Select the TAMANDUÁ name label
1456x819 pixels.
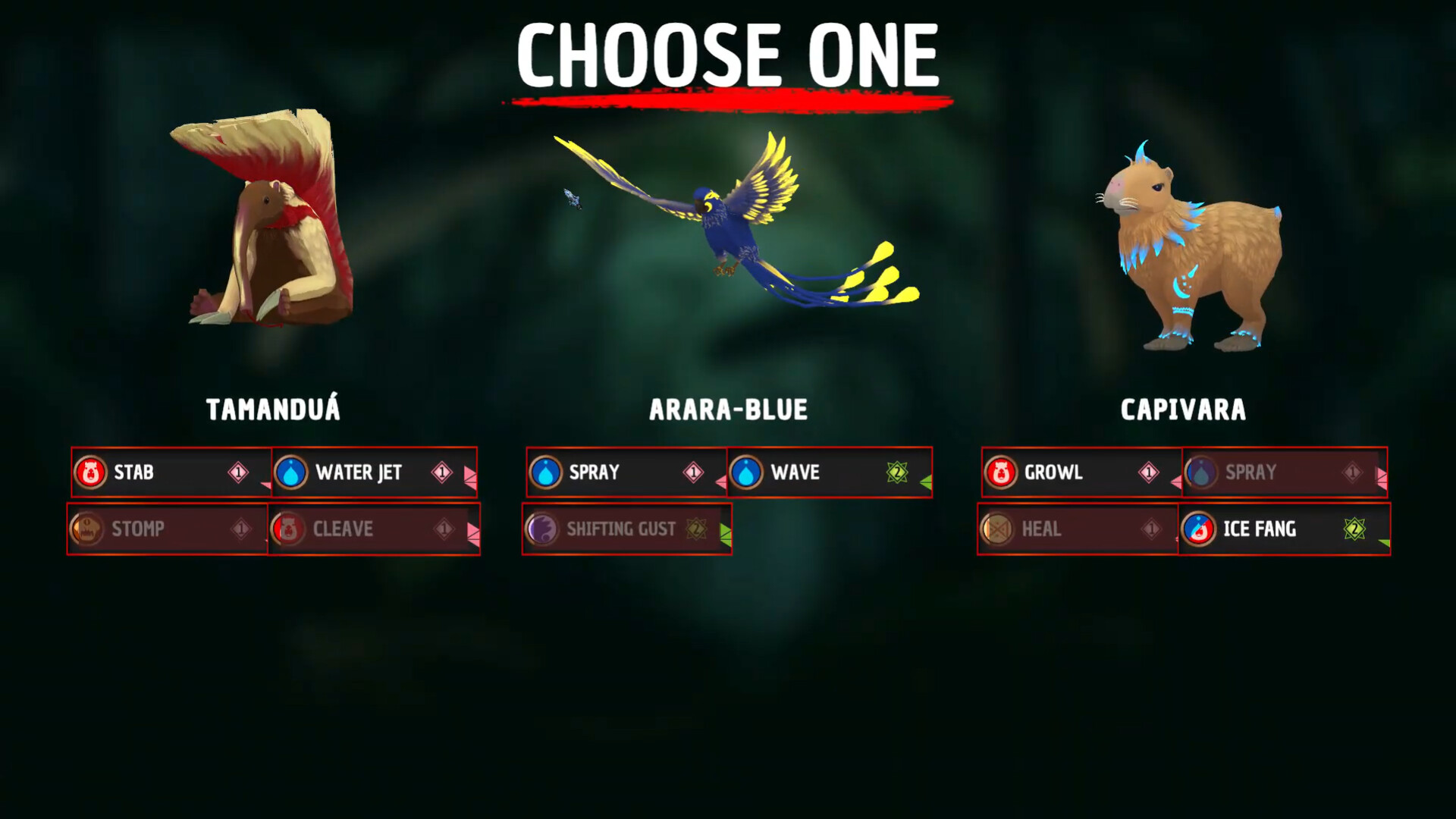[272, 409]
